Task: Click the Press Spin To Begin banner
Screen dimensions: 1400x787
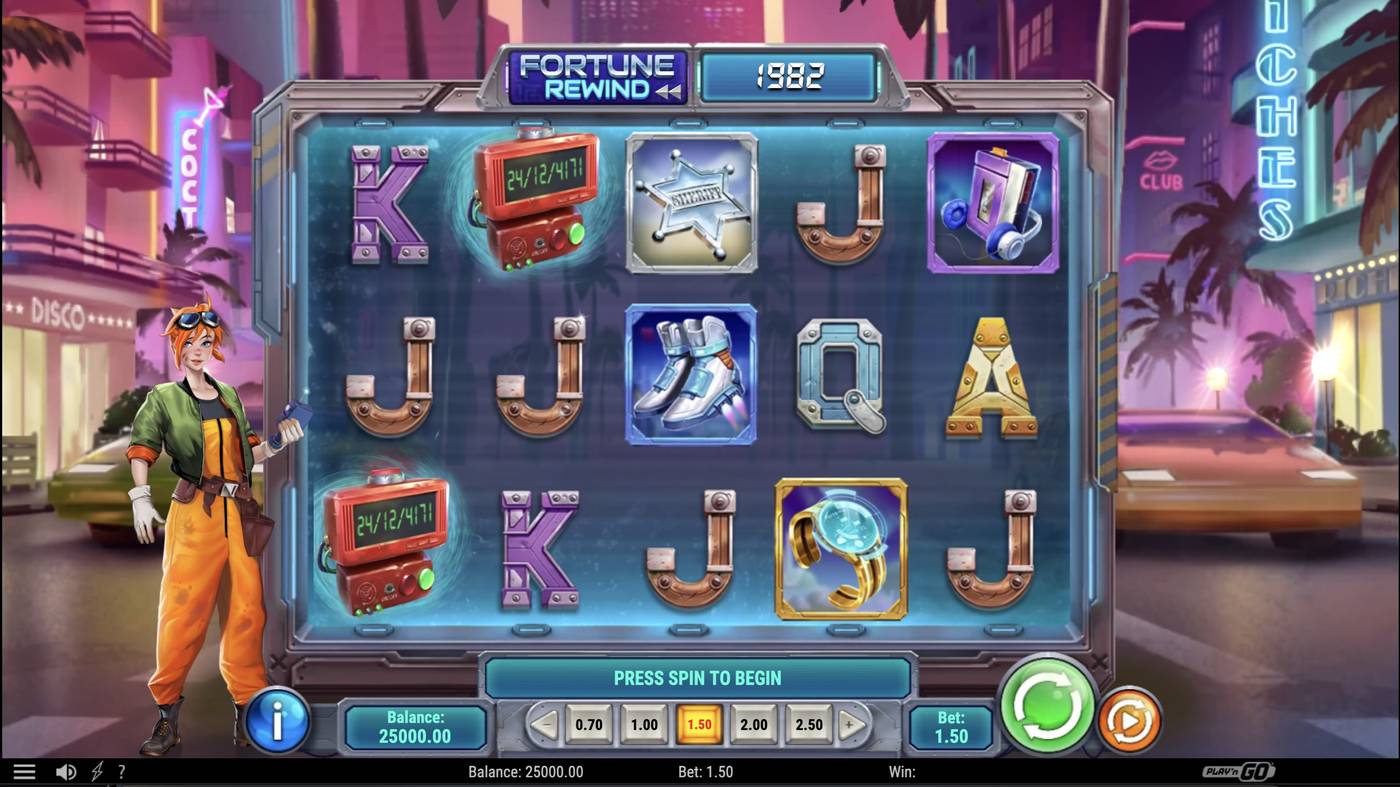Action: (x=700, y=677)
